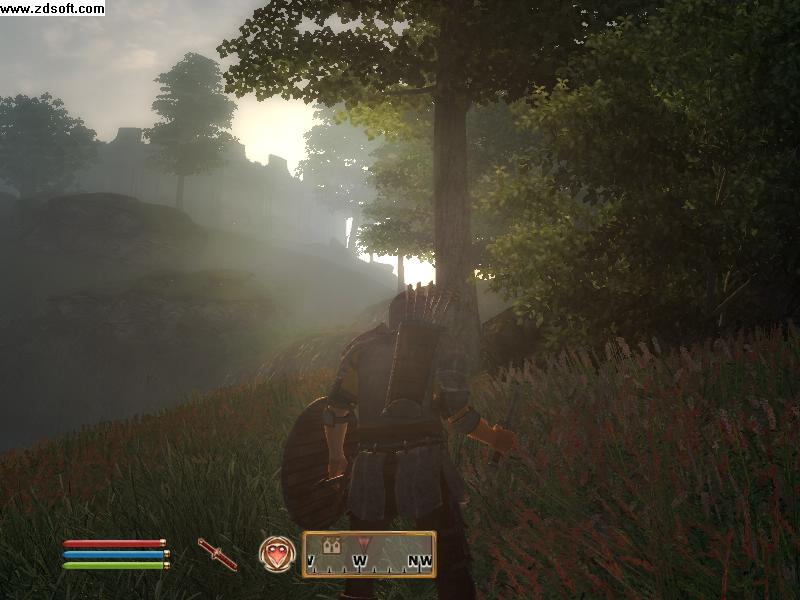The width and height of the screenshot is (800, 600).
Task: Select the red quest arrow on compass
Action: pos(364,542)
